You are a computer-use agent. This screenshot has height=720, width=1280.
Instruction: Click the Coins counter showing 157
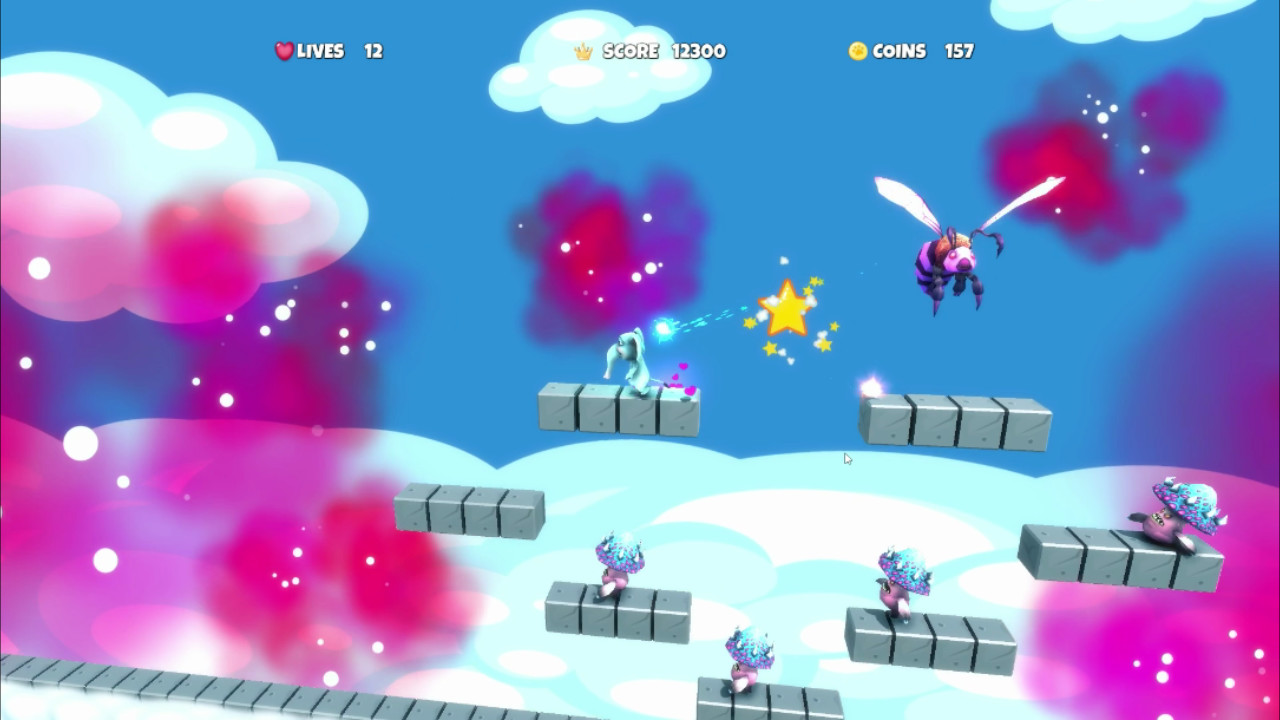960,51
